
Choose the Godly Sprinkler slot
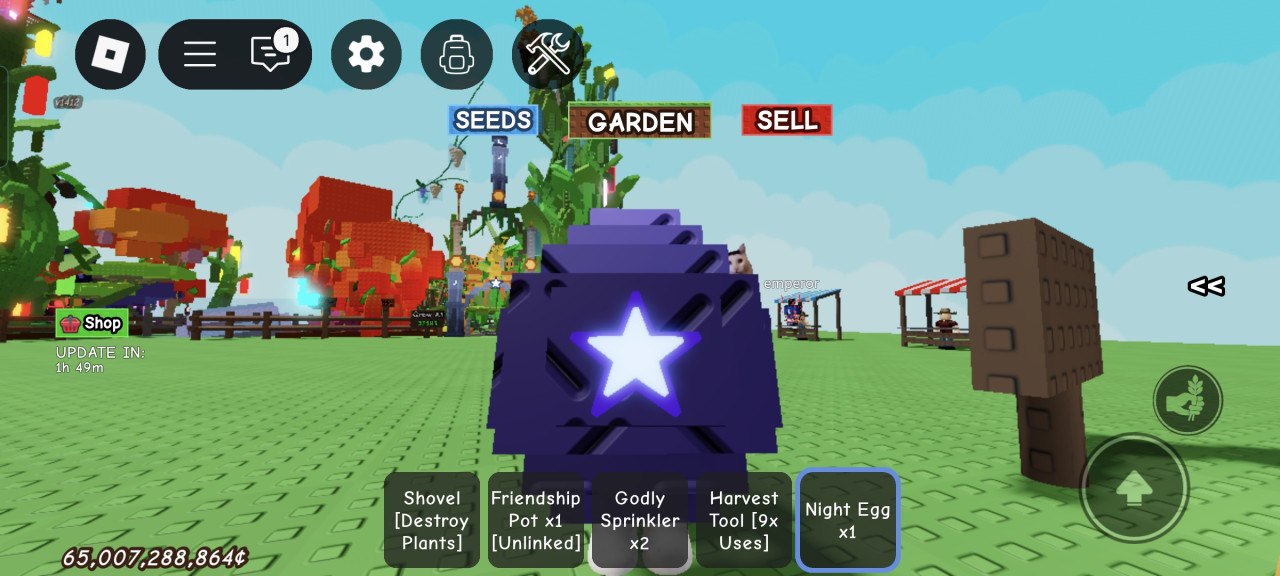[640, 520]
